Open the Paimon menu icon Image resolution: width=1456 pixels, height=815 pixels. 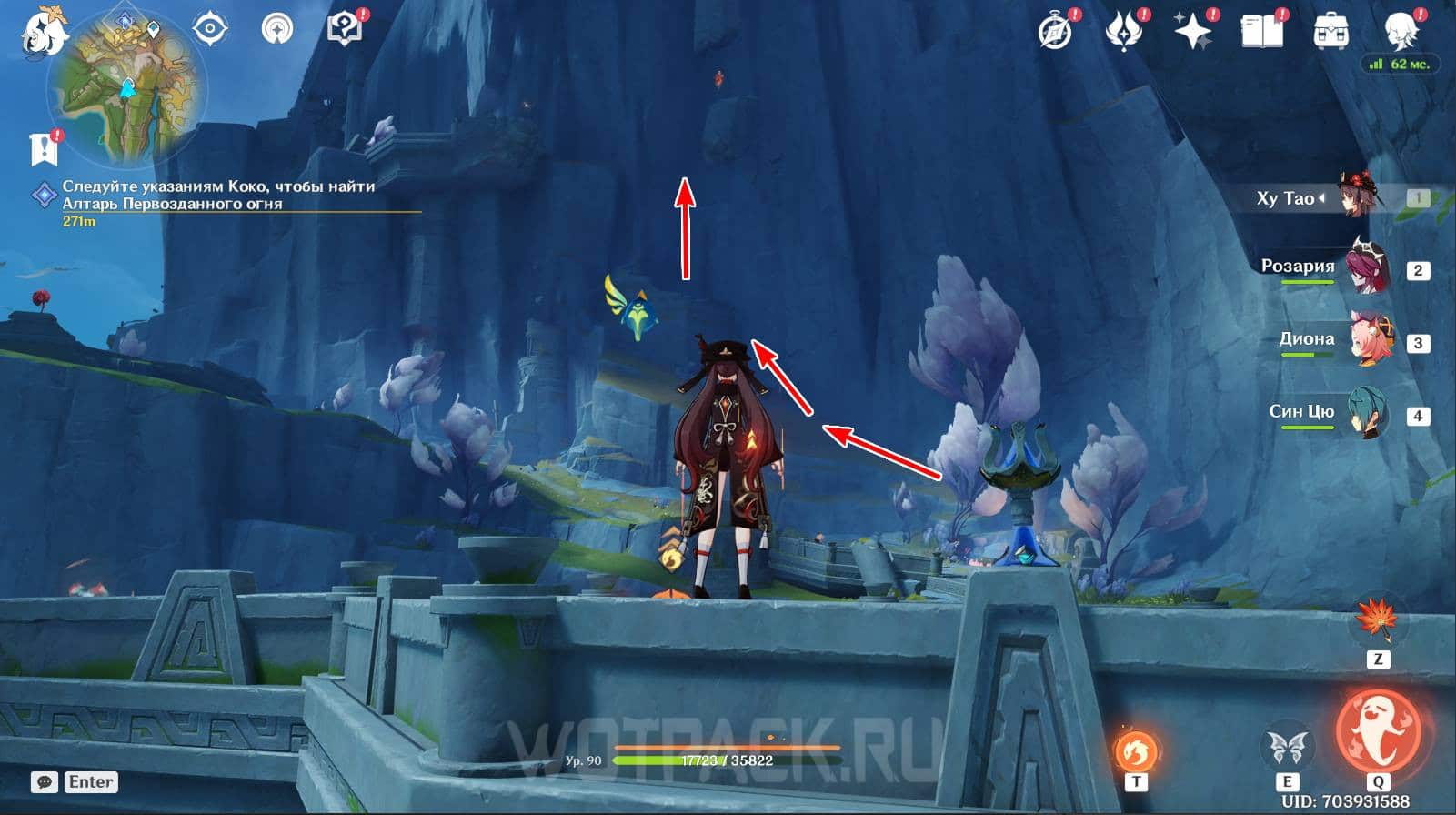(43, 32)
